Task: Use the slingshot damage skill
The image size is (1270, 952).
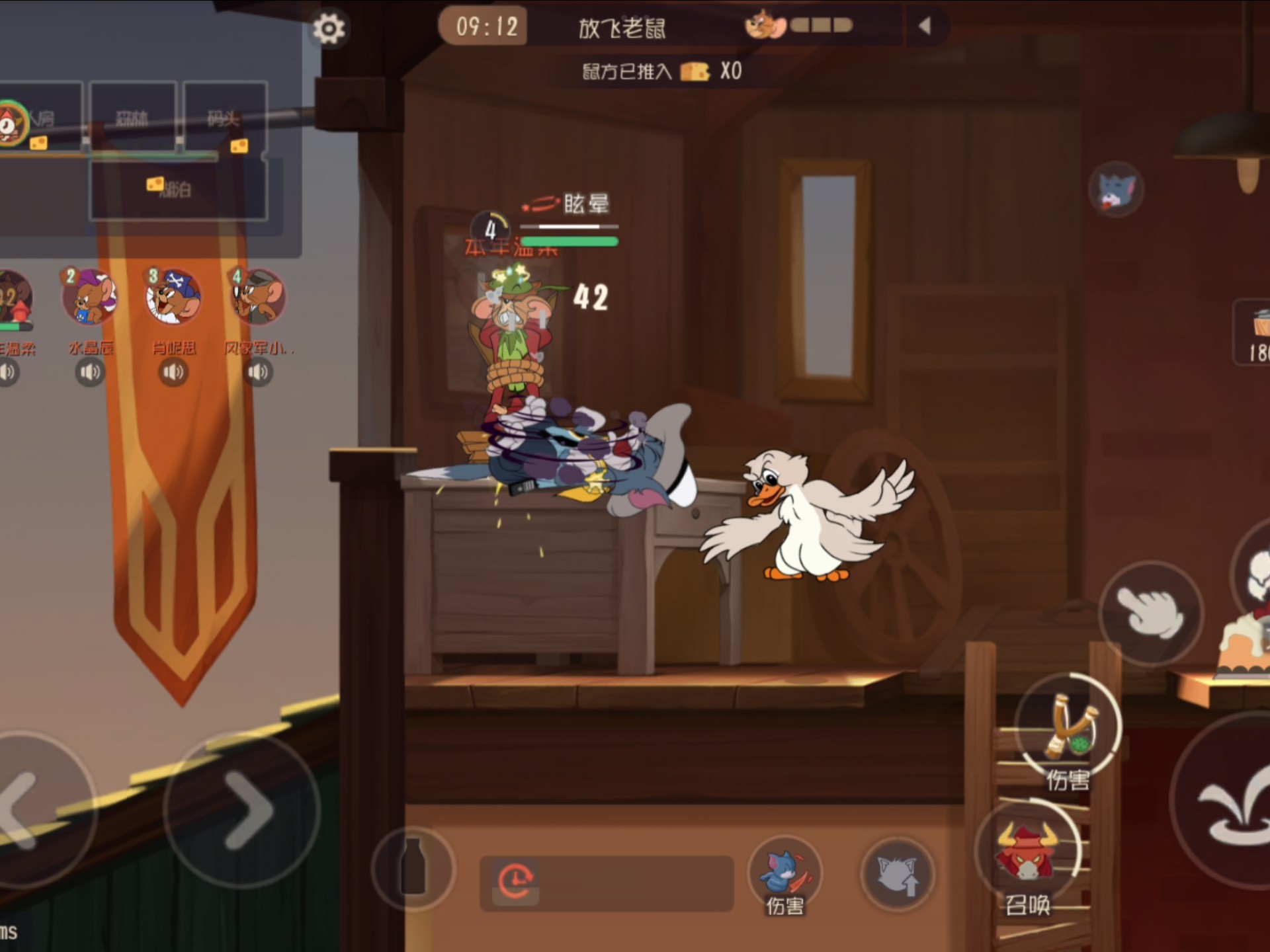Action: [x=1068, y=727]
